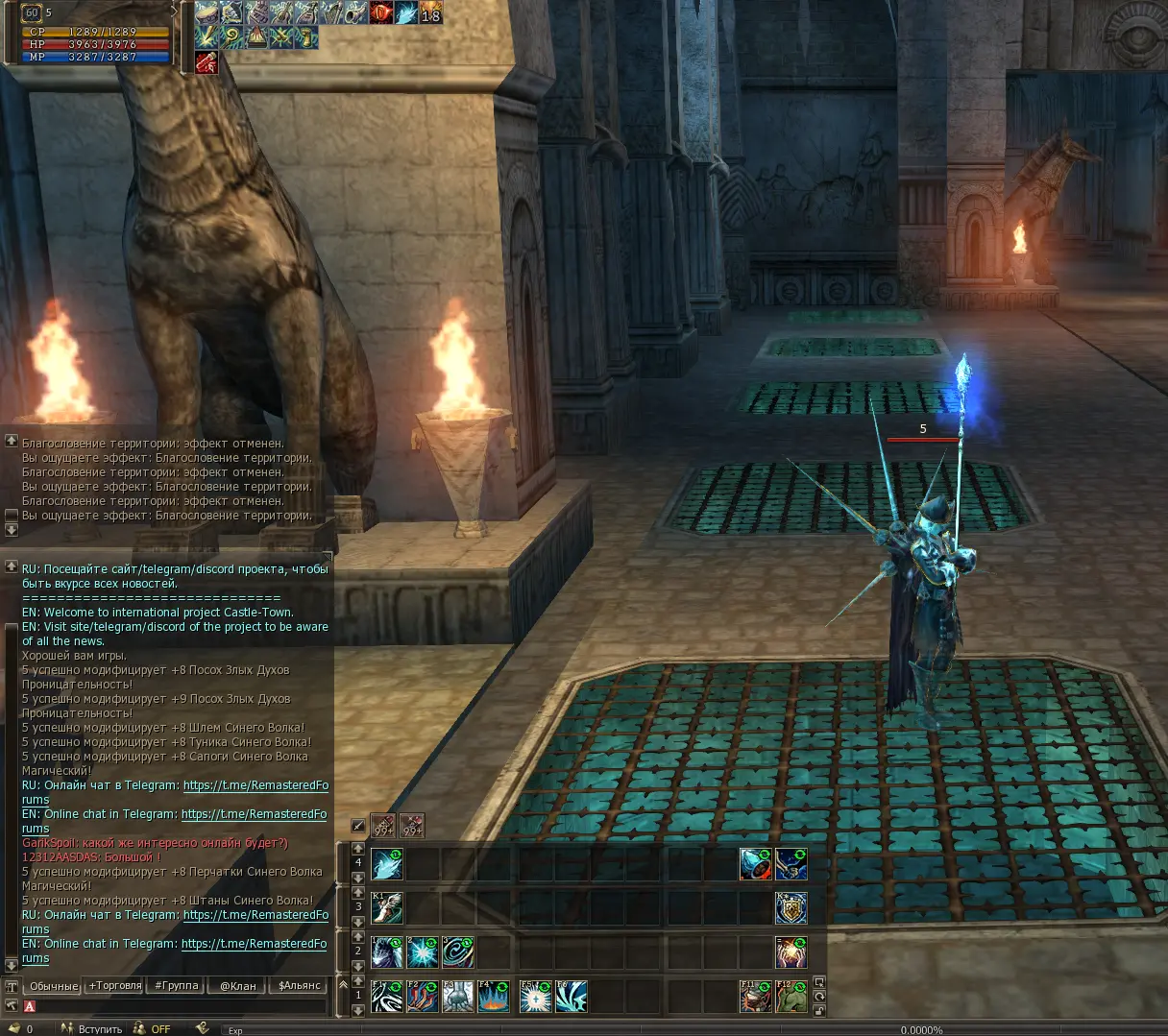Activate the F5 white starburst skill
This screenshot has width=1168, height=1036.
click(535, 997)
